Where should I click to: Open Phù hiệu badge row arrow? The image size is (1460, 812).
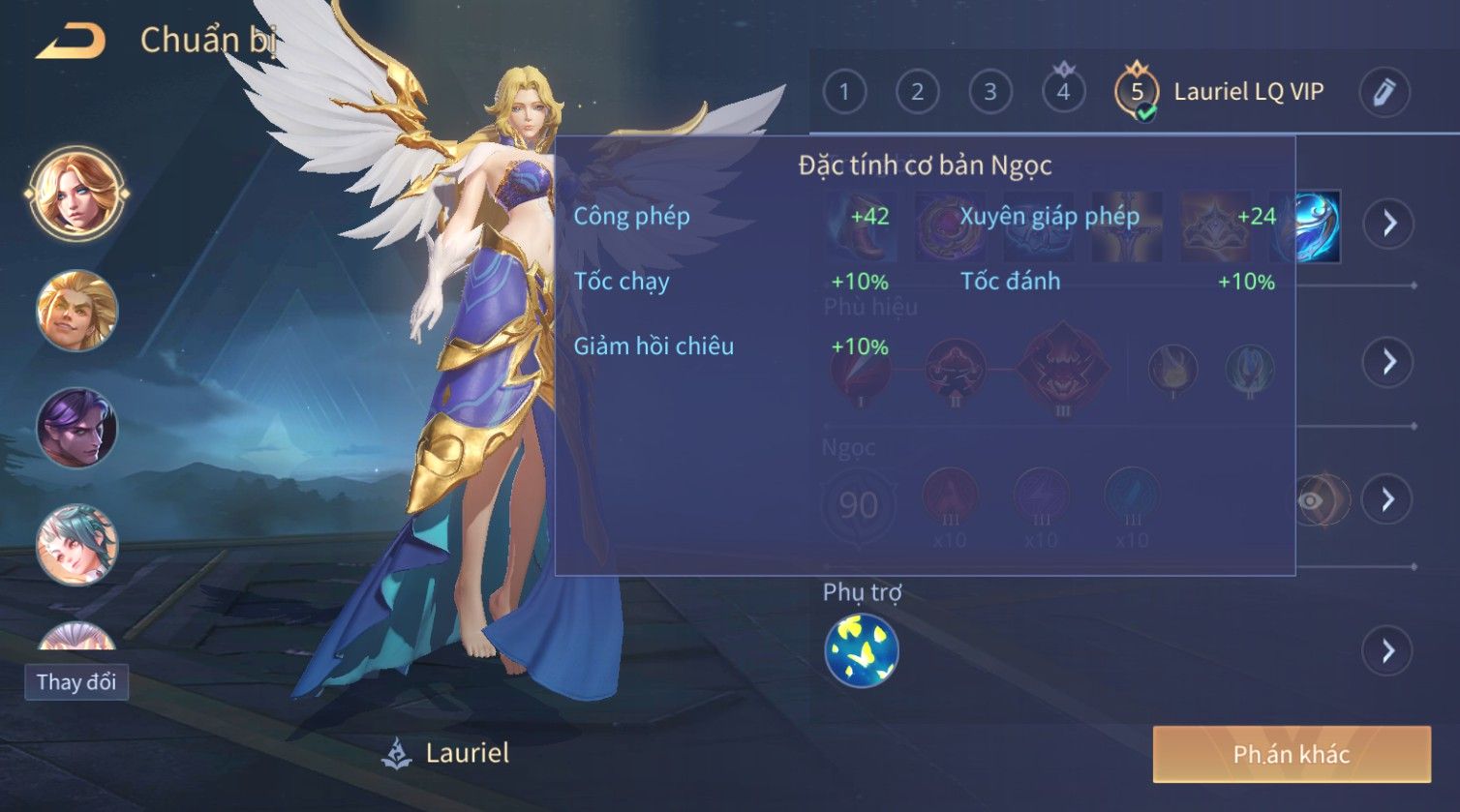1388,362
